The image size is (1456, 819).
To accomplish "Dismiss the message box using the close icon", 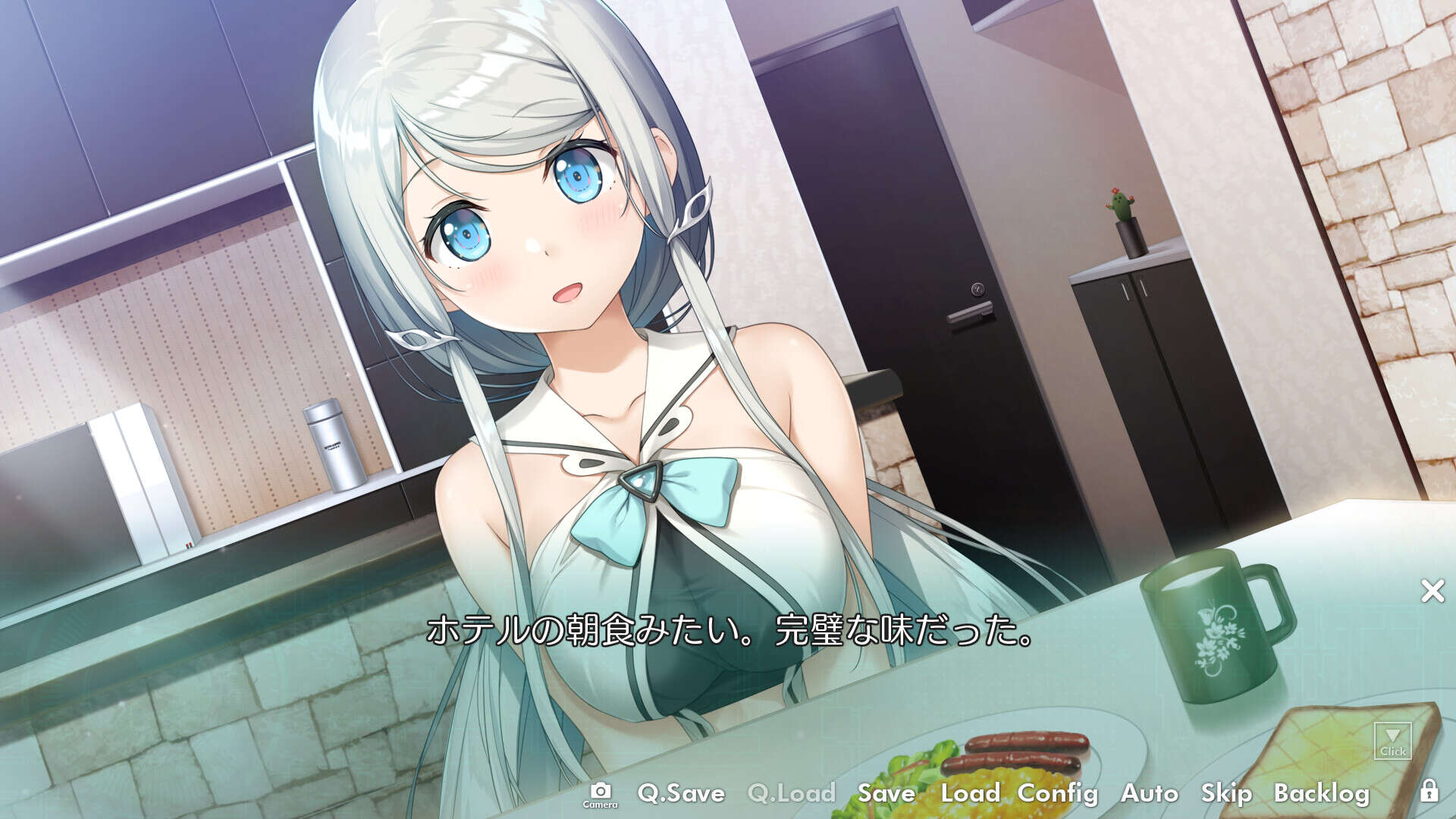I will tap(1432, 589).
